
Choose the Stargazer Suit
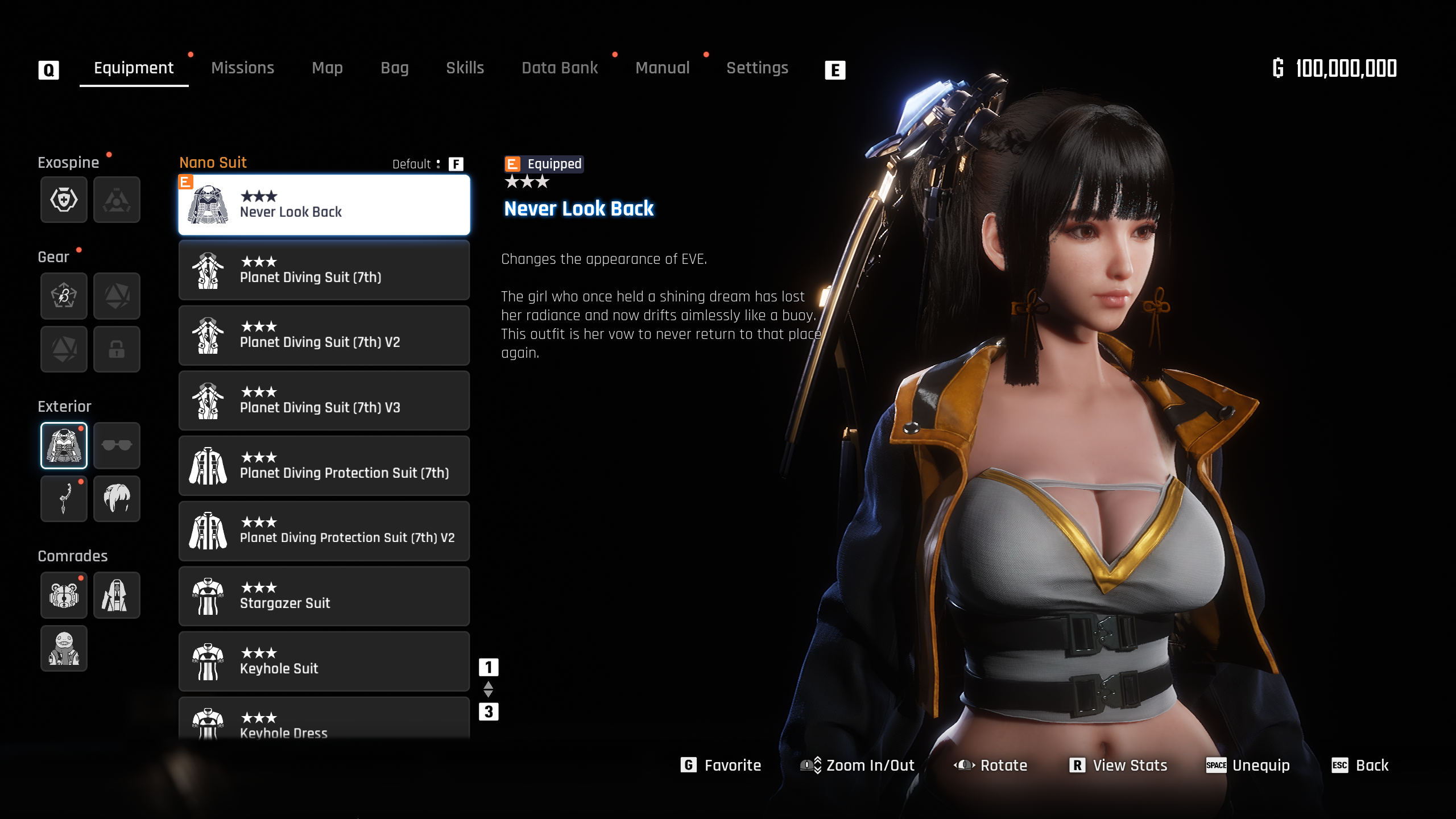[x=324, y=597]
